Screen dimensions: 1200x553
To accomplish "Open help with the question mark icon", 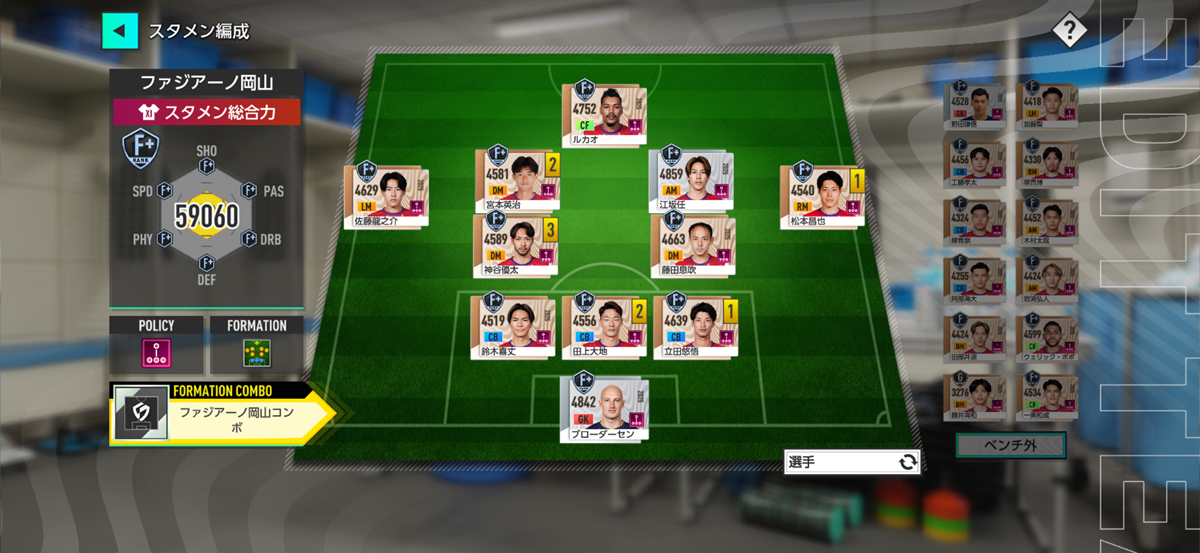I will click(x=1068, y=31).
